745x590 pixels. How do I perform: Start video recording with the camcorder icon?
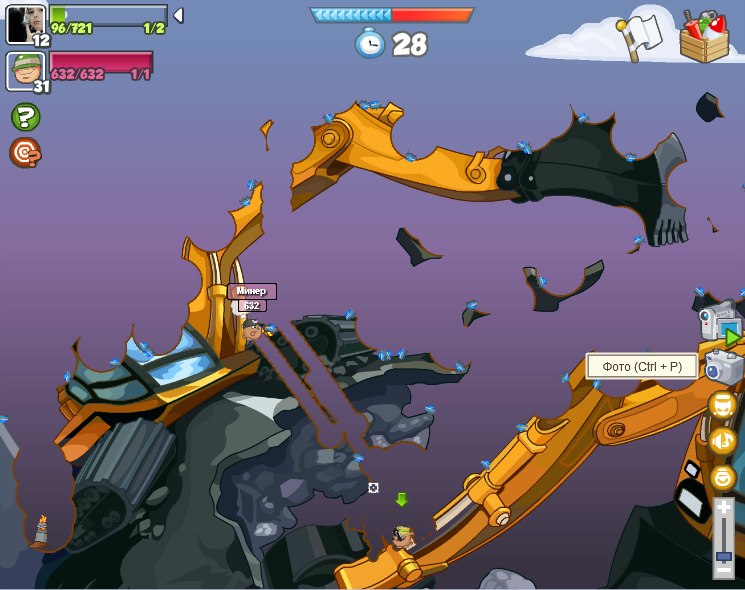coord(718,322)
